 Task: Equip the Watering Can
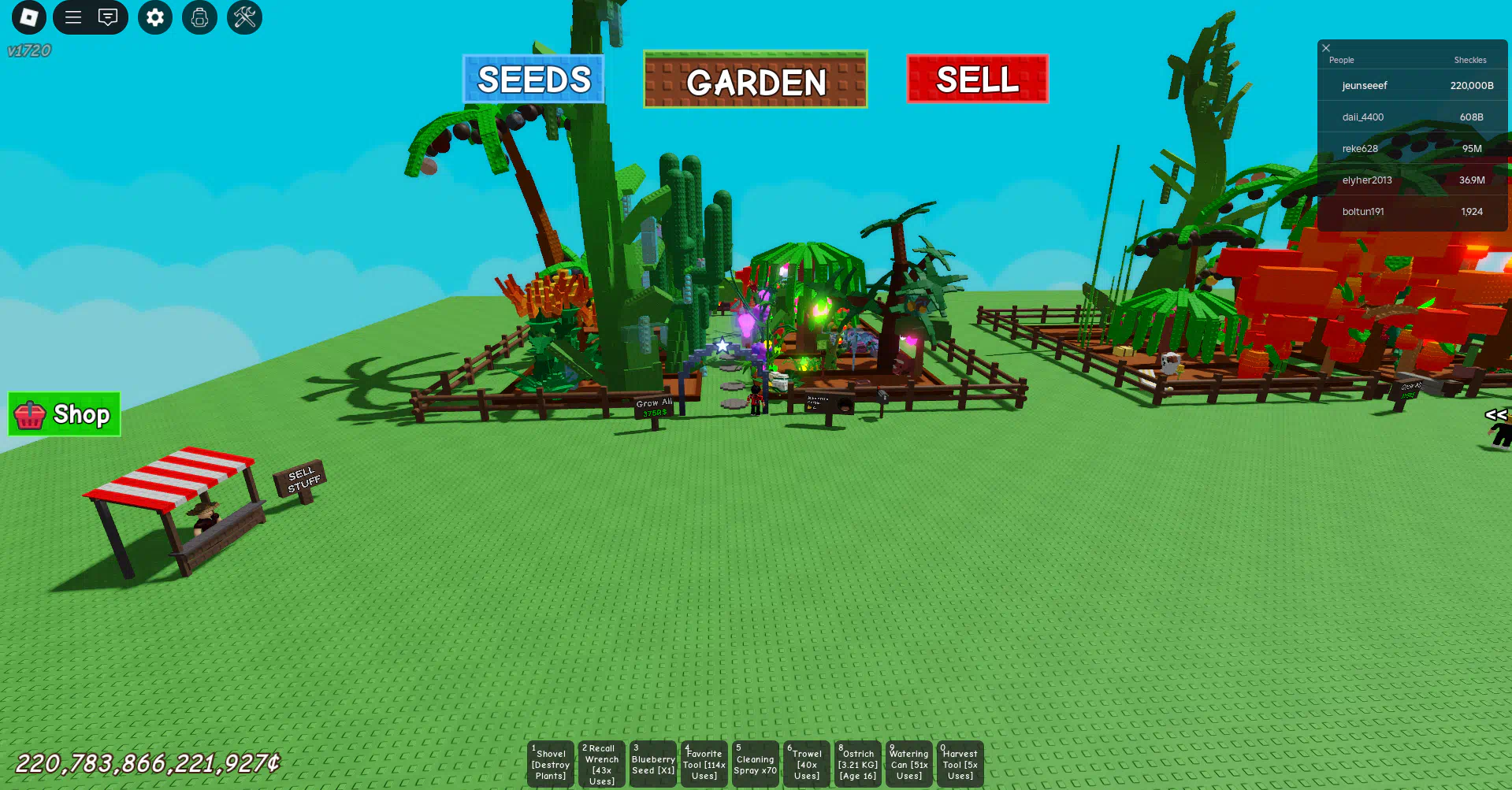[909, 763]
